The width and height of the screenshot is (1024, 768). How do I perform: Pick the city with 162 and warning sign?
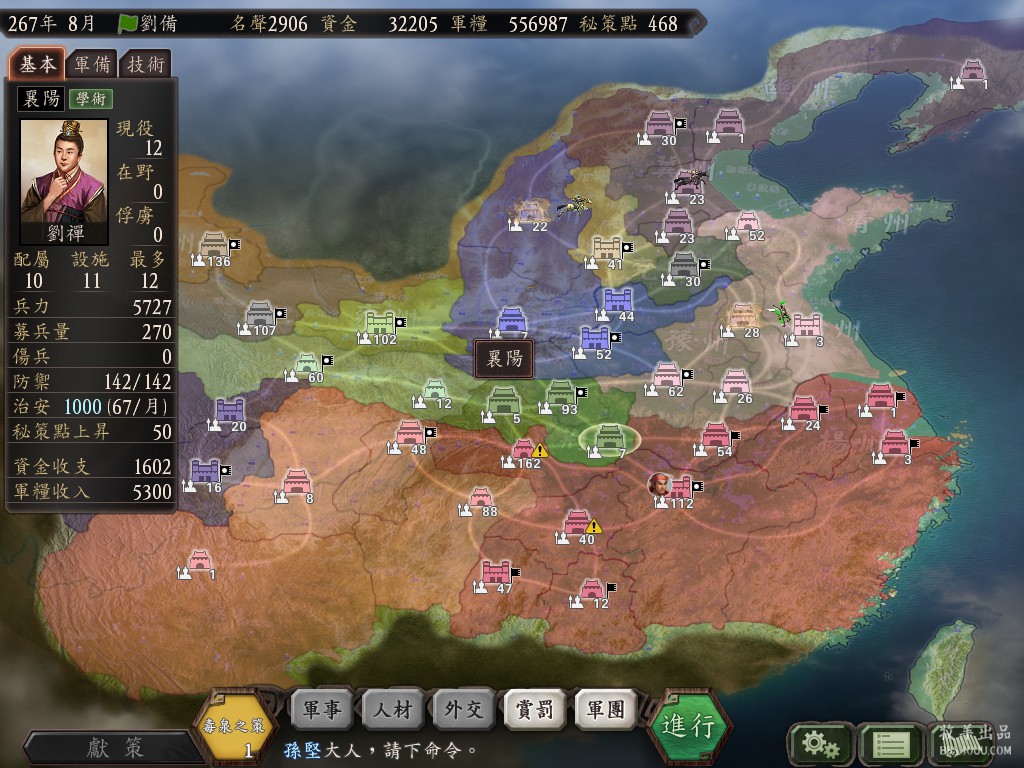pos(524,449)
